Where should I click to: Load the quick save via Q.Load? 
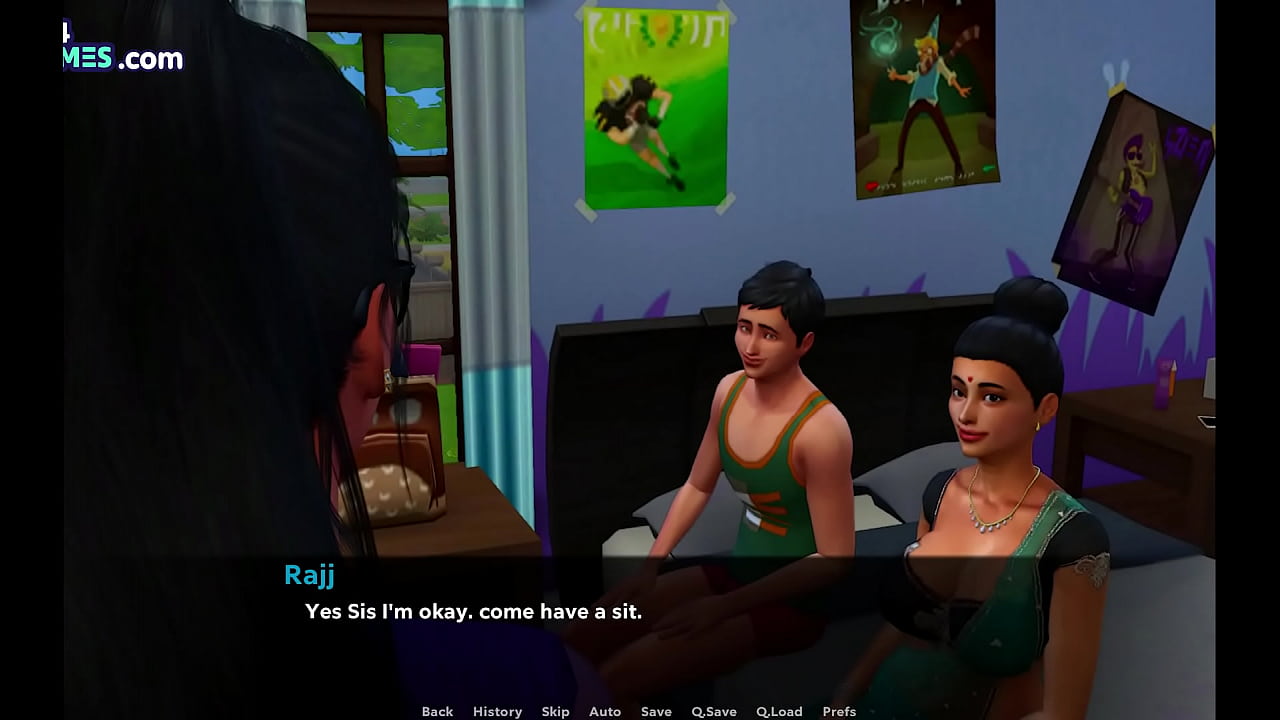pos(779,711)
